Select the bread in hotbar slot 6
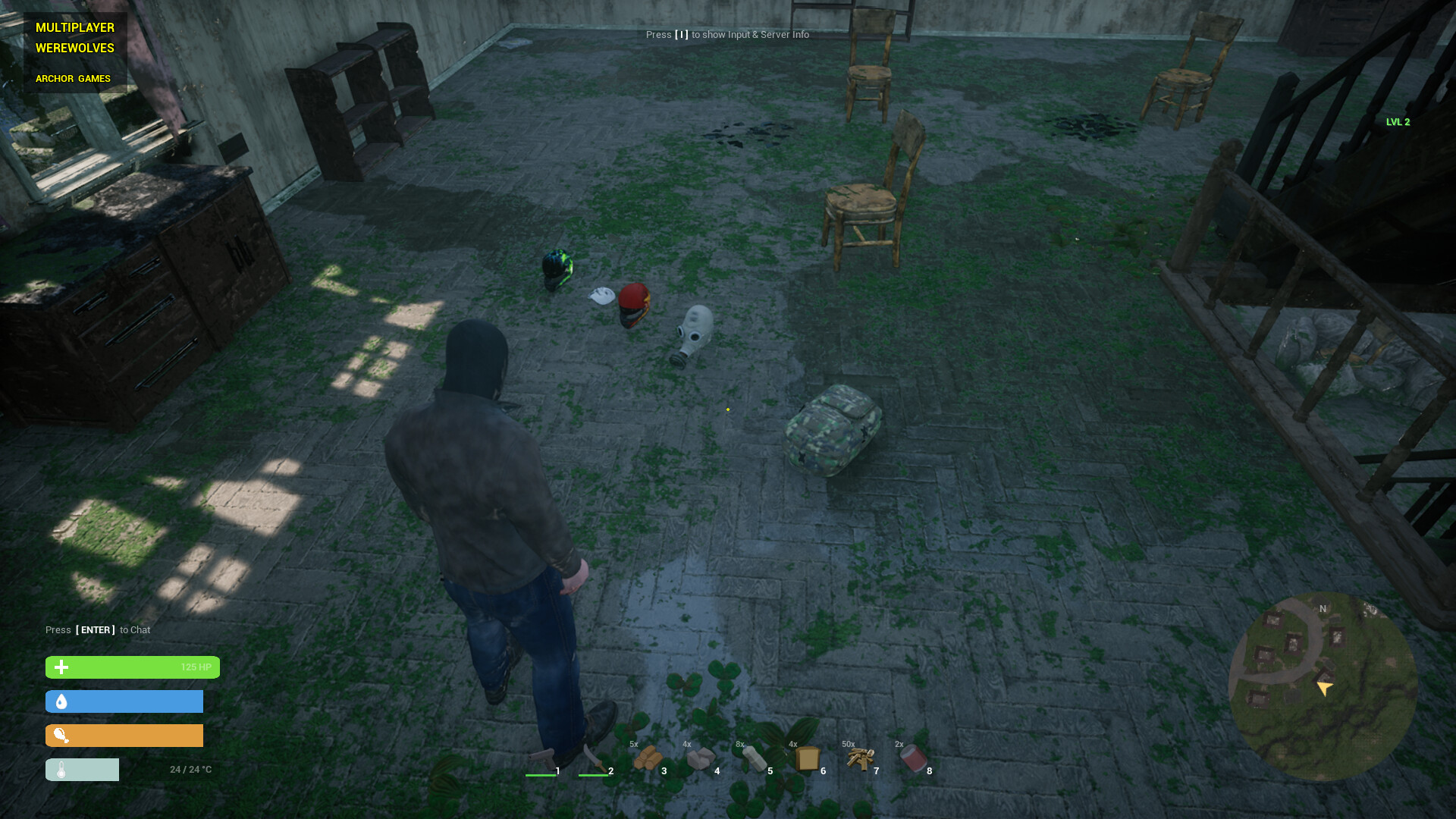Viewport: 1456px width, 819px height. coord(809,758)
